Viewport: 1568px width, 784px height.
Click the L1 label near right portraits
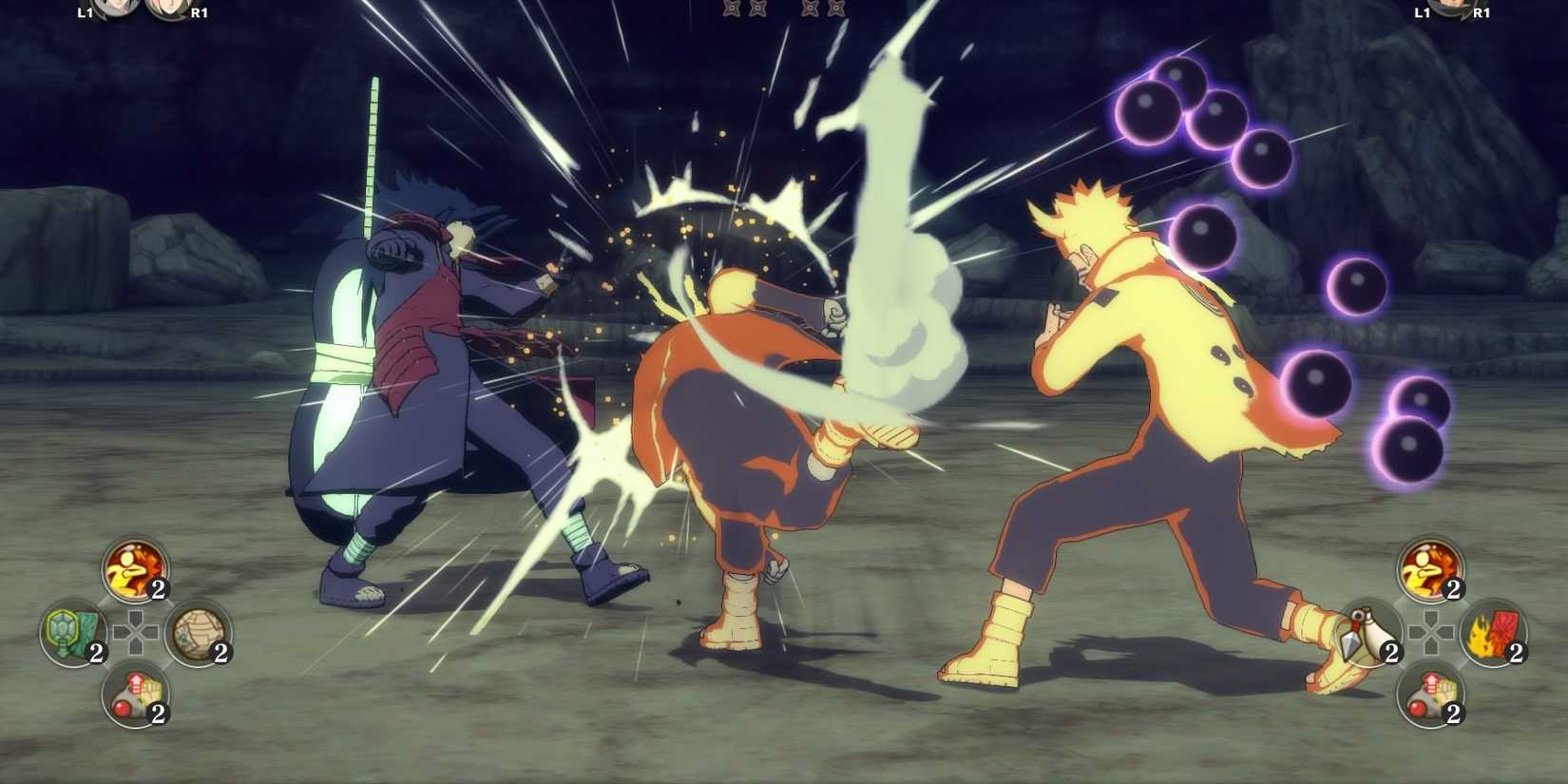(1422, 11)
